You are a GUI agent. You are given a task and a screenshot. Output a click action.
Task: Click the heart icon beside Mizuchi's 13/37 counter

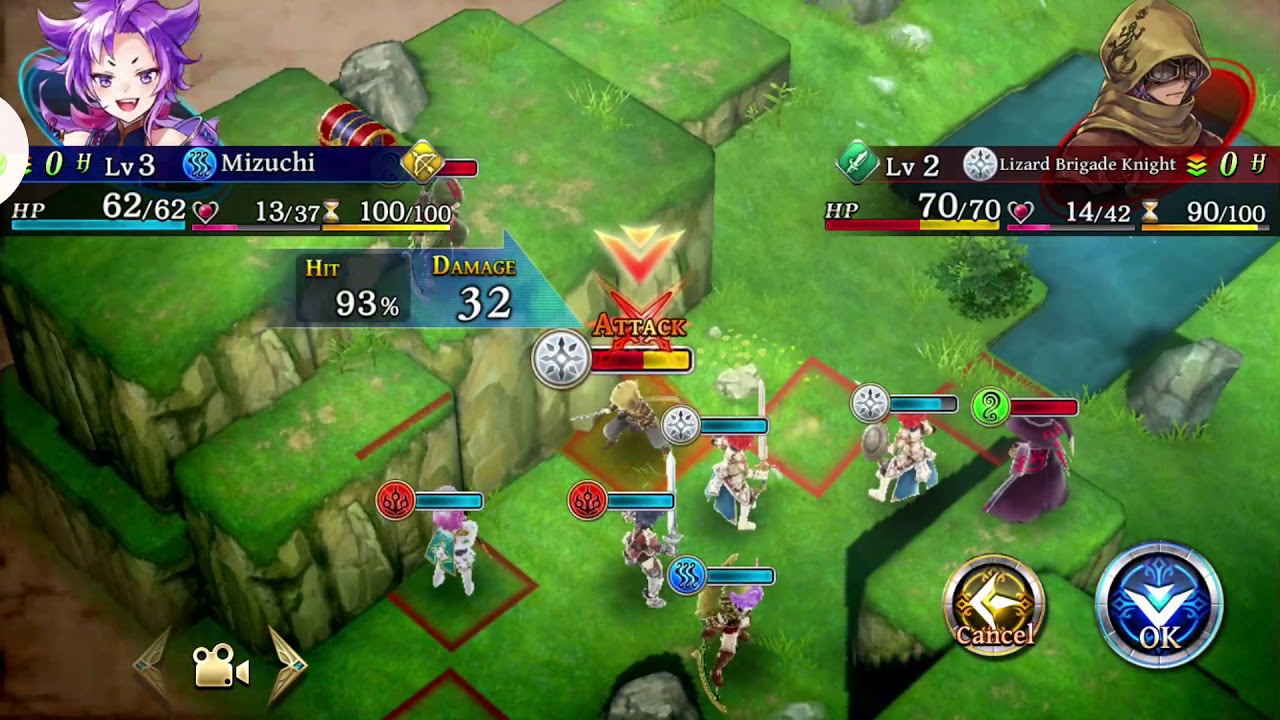tap(203, 210)
